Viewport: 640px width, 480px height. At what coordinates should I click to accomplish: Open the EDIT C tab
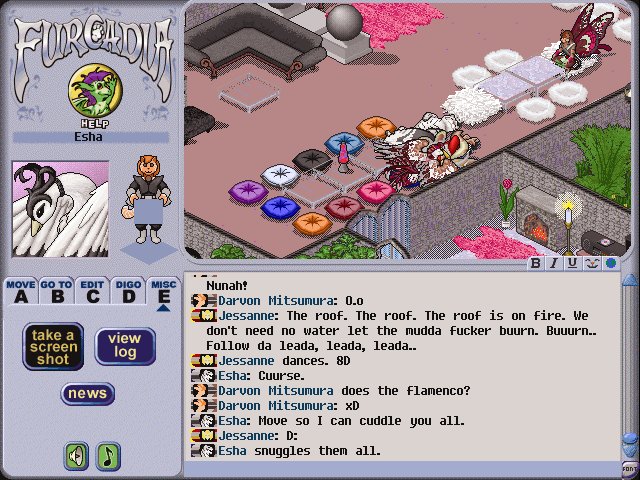[93, 290]
